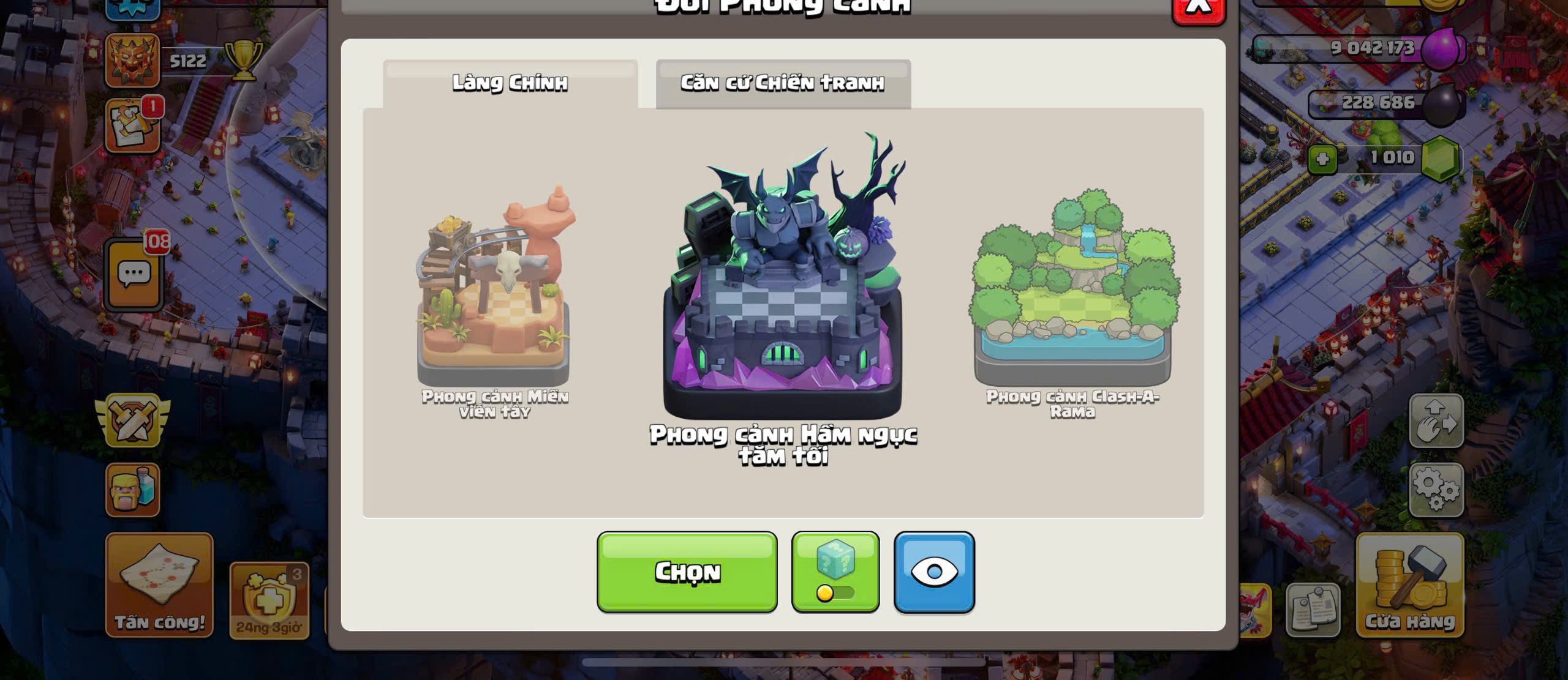The width and height of the screenshot is (1568, 680).
Task: Add gems with the green plus button
Action: tap(1322, 159)
